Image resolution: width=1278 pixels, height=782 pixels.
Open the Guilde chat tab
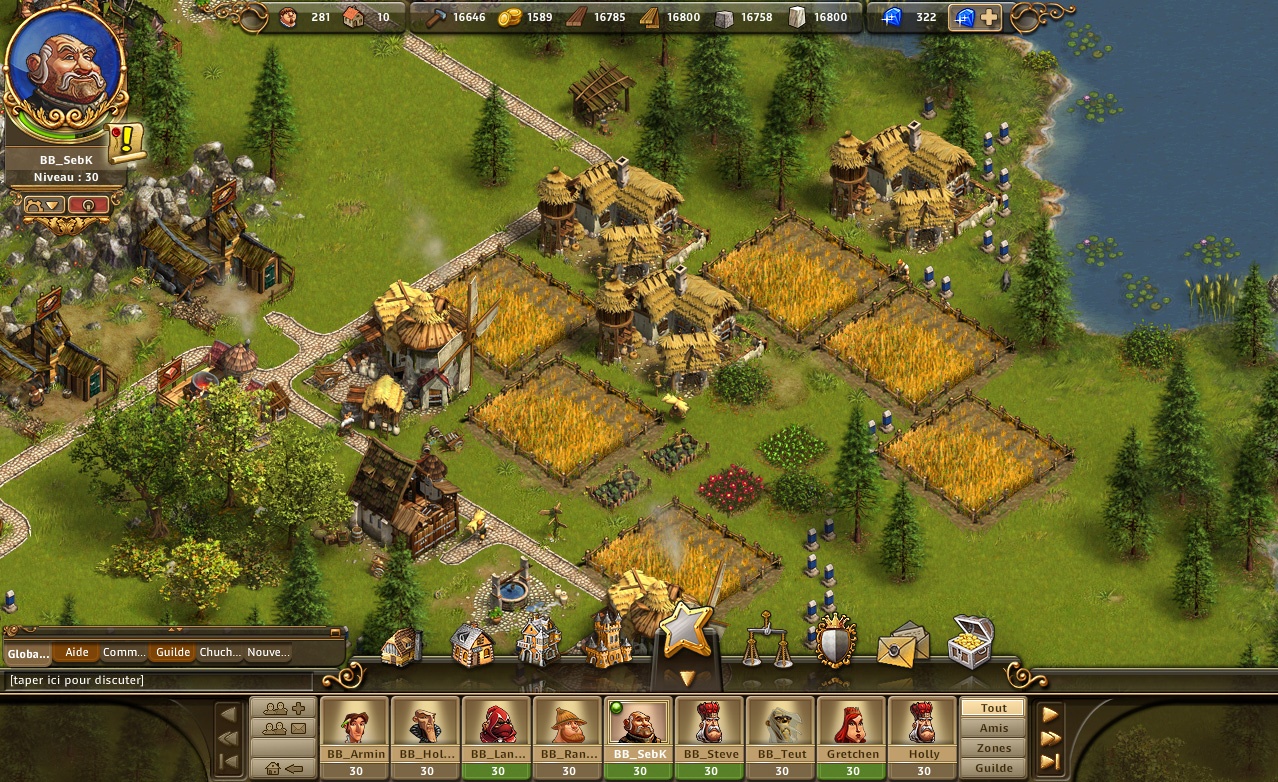pyautogui.click(x=173, y=653)
